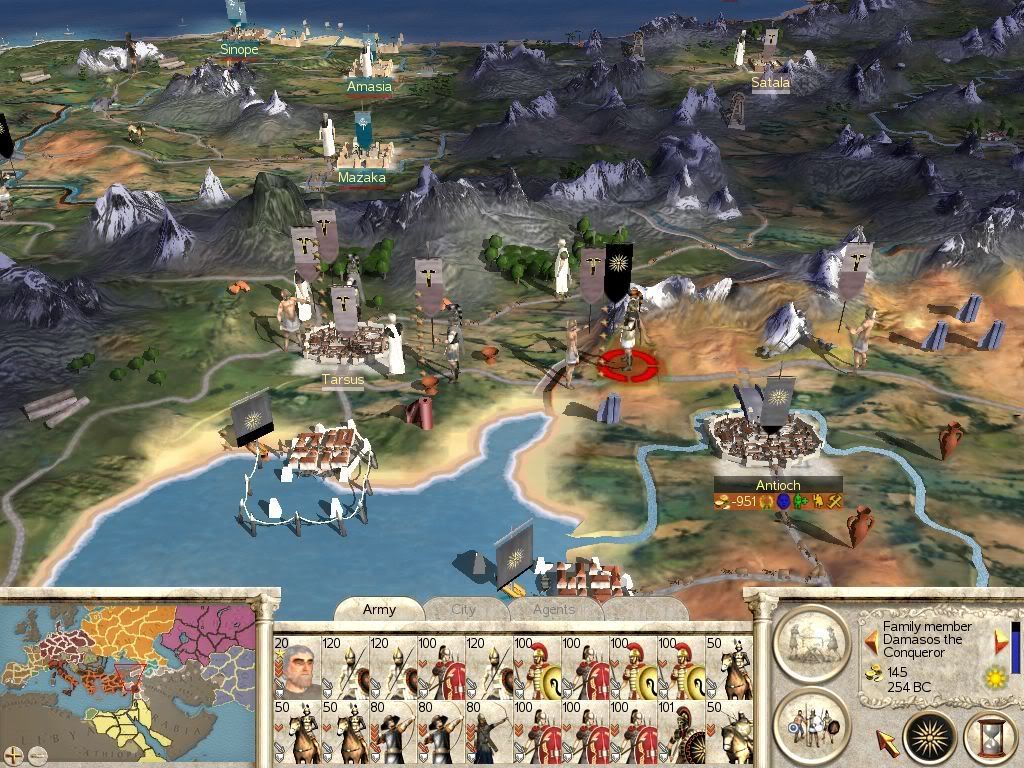Switch to the Army tab
The image size is (1024, 768).
(379, 609)
